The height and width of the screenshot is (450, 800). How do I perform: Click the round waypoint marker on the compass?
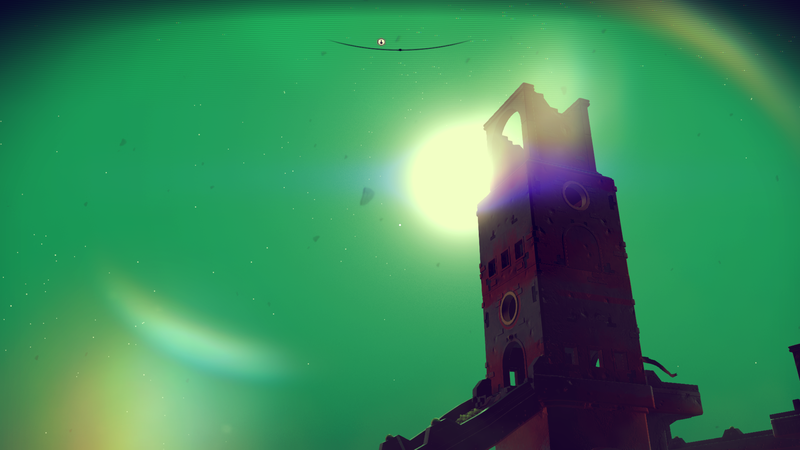click(x=381, y=42)
